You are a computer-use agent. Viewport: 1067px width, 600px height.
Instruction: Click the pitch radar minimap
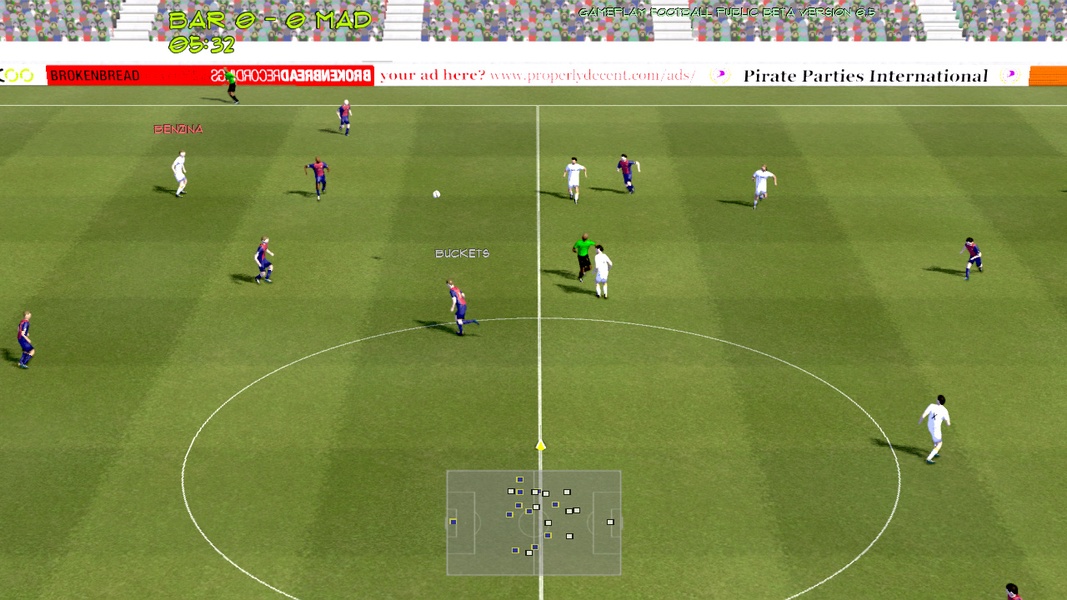point(533,523)
